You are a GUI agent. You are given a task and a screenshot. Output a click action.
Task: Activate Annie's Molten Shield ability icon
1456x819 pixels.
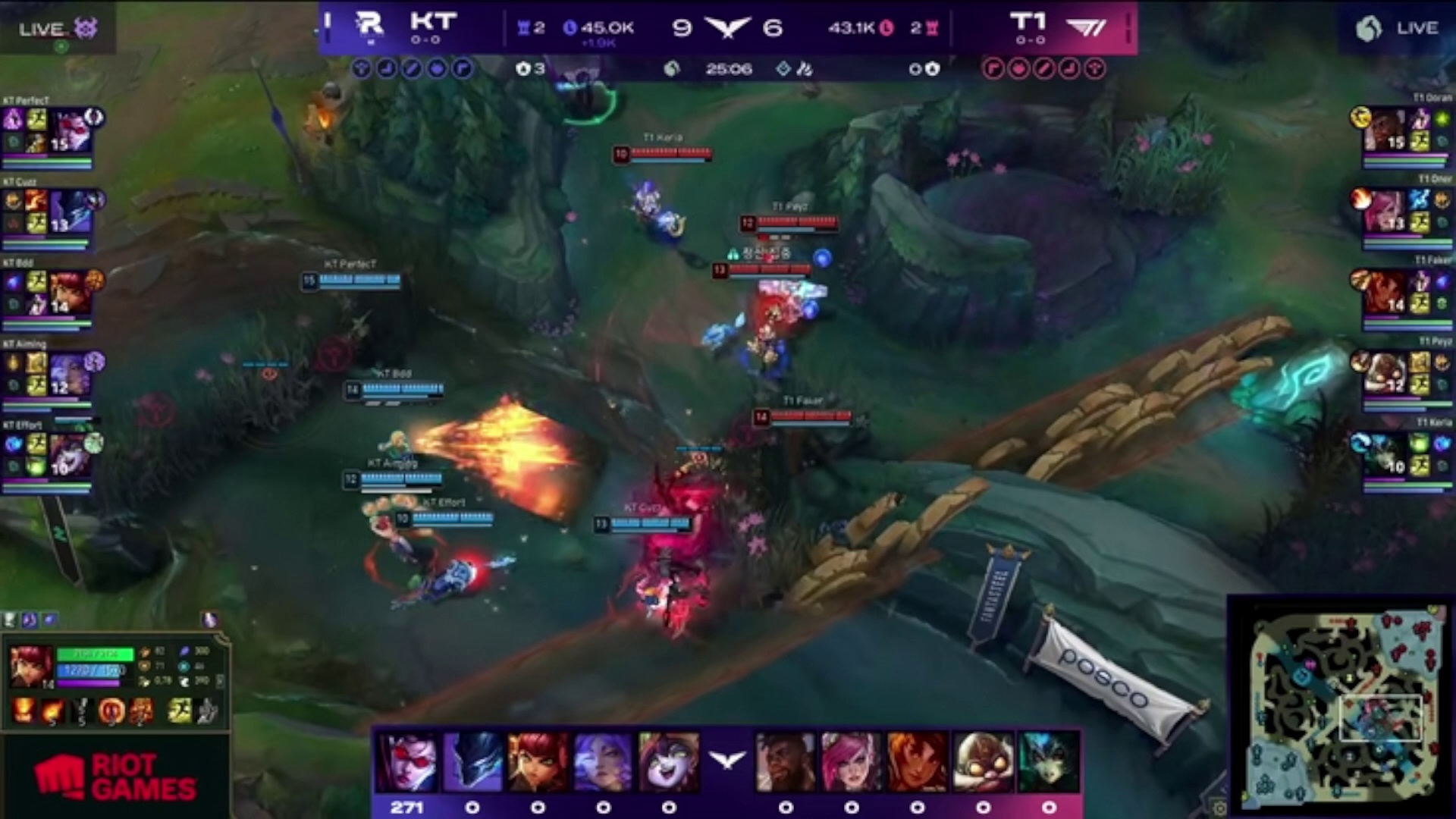111,711
